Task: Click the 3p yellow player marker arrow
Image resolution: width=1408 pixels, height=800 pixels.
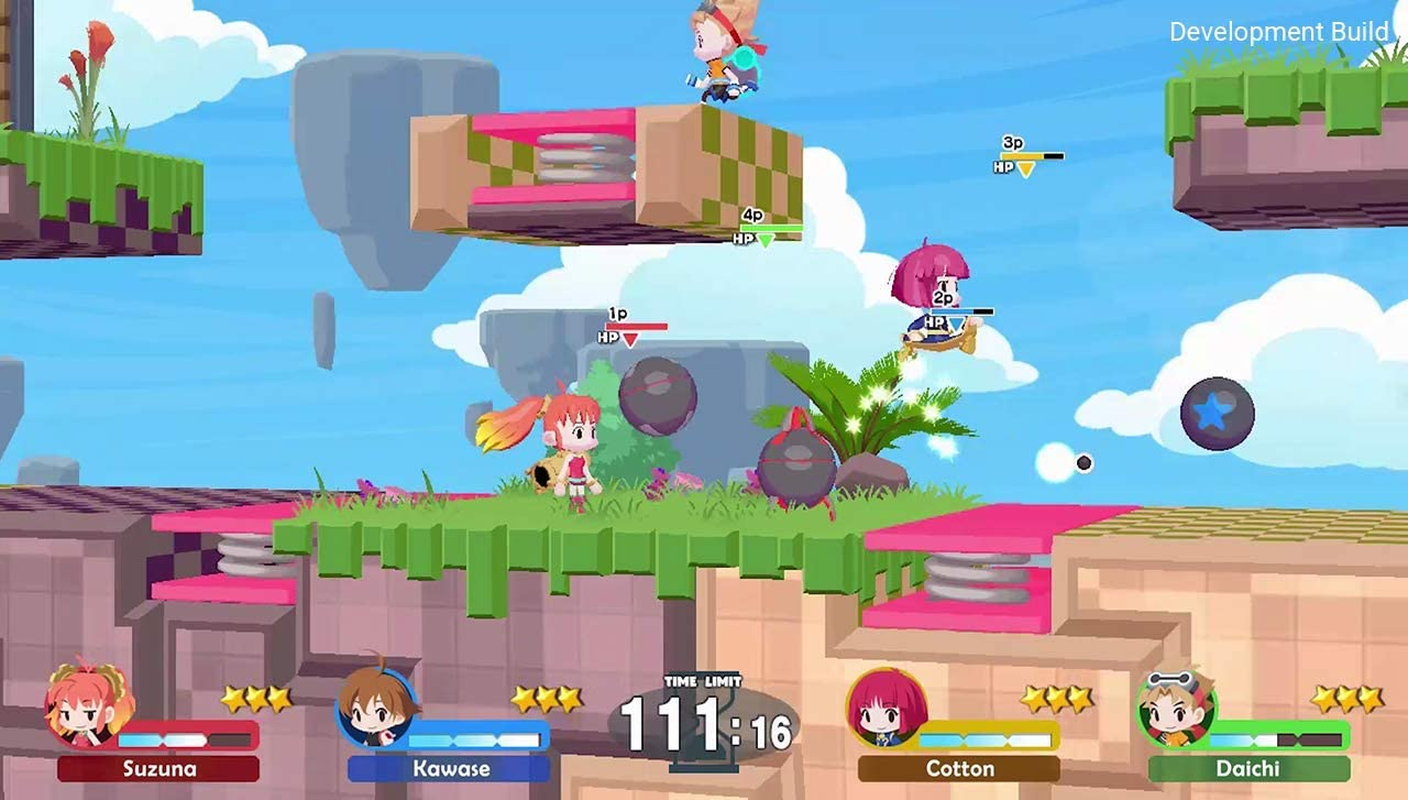Action: tap(1025, 167)
